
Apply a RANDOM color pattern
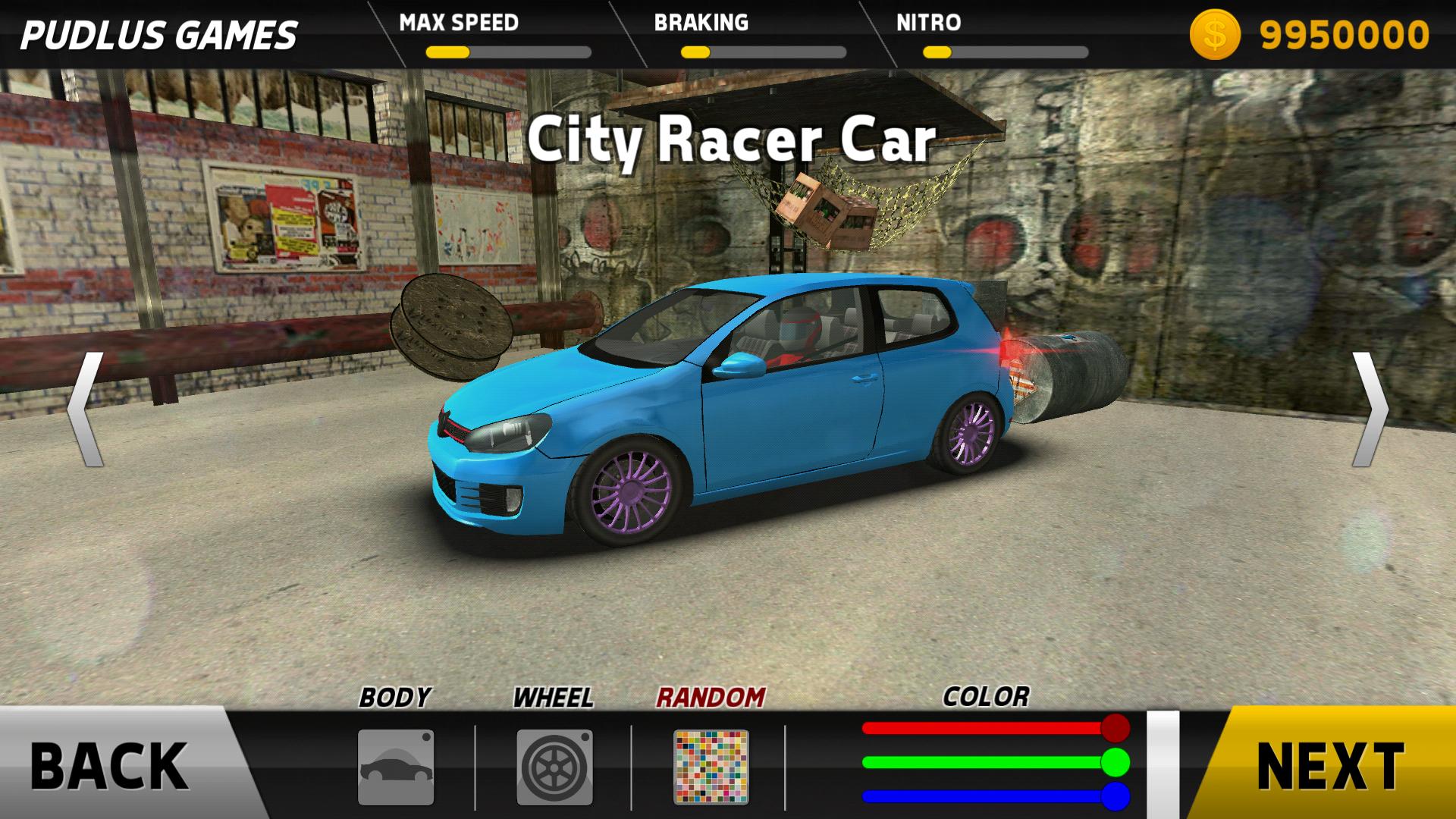pos(711,767)
